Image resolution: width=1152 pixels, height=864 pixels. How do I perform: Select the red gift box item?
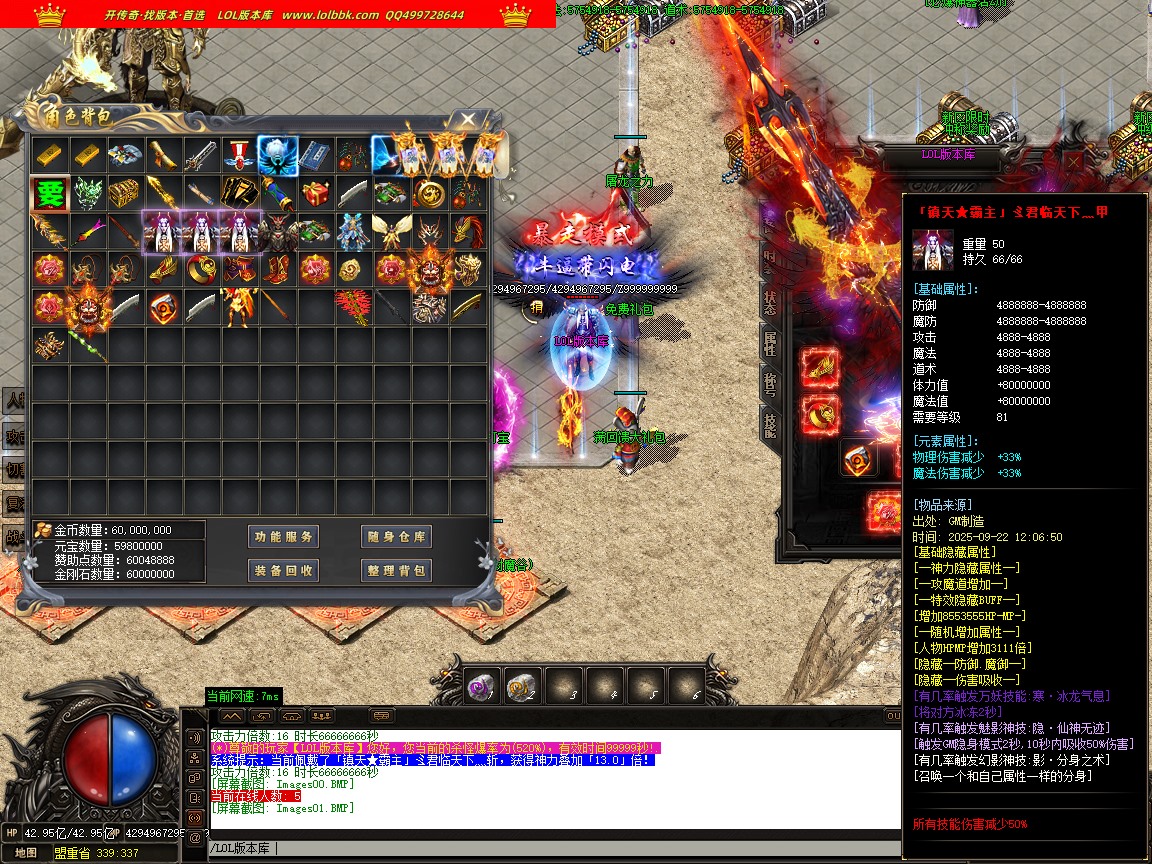(316, 193)
